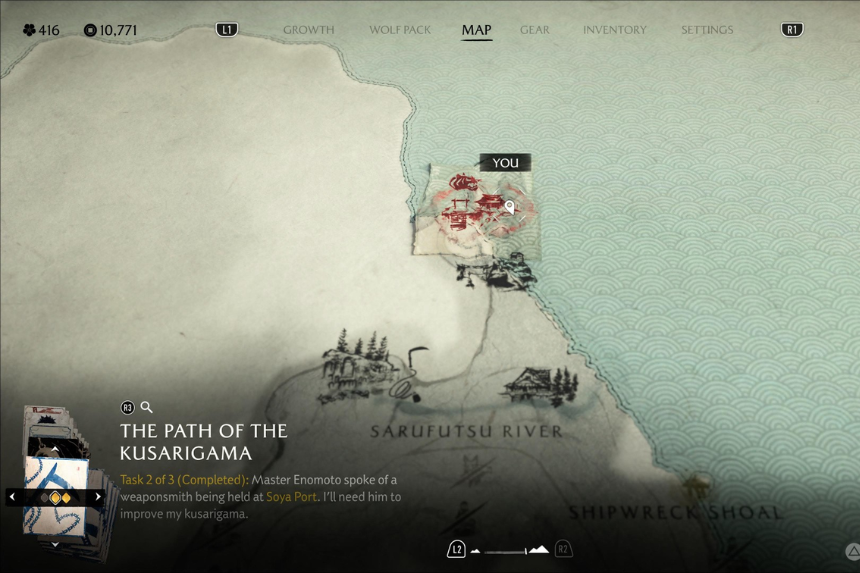Switch to the Gear tab
Viewport: 860px width, 573px height.
pyautogui.click(x=535, y=30)
